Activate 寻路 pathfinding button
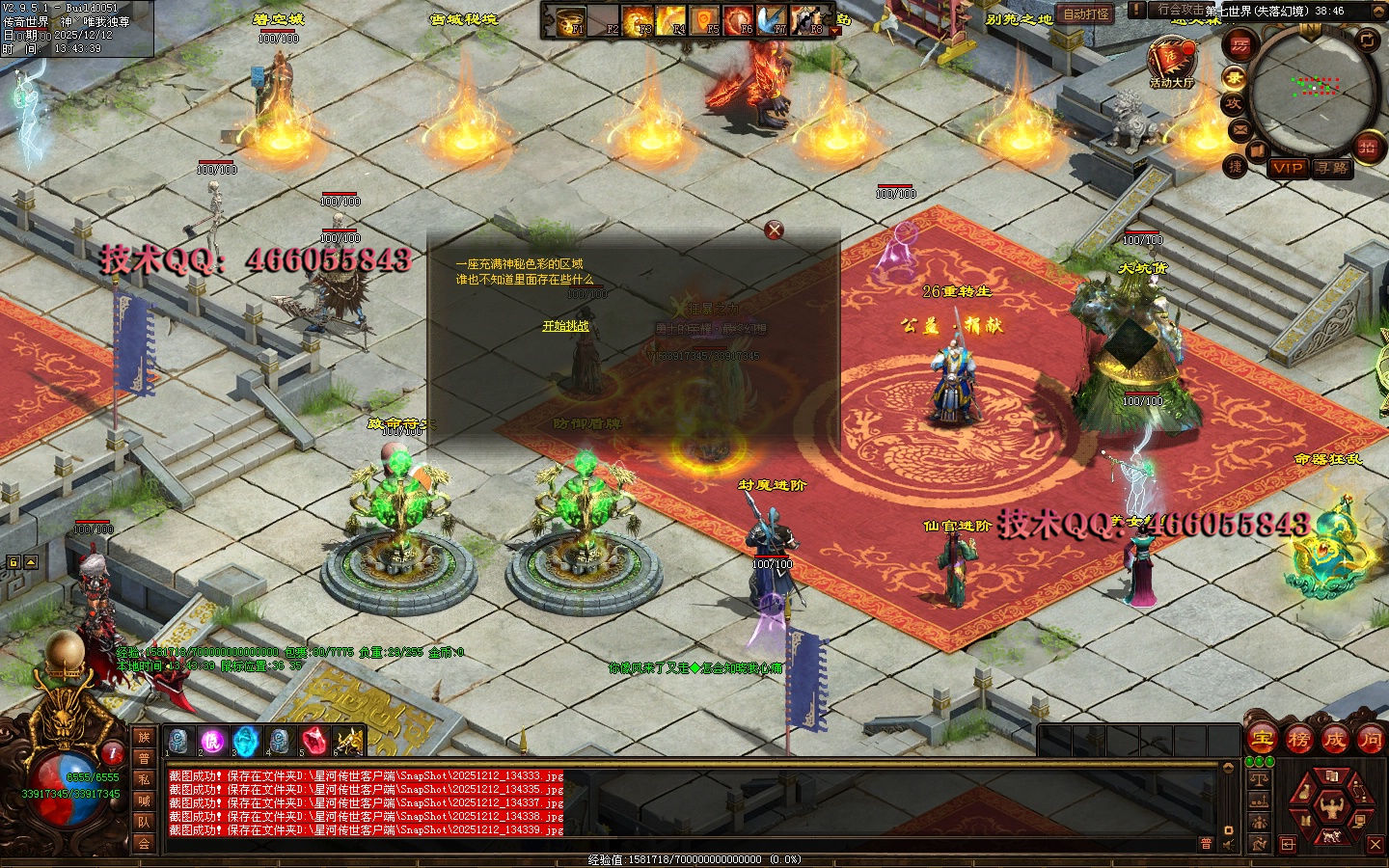Image resolution: width=1389 pixels, height=868 pixels. coord(1332,168)
